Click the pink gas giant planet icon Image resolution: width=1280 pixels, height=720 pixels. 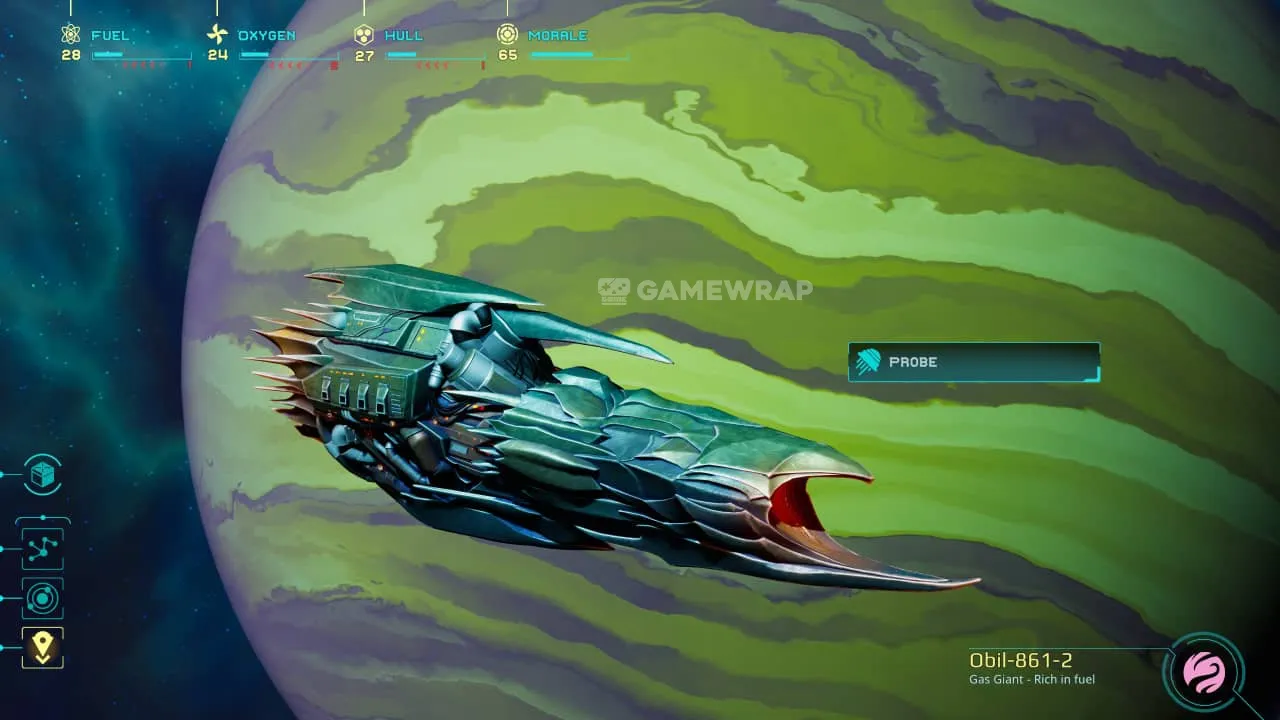pos(1204,672)
